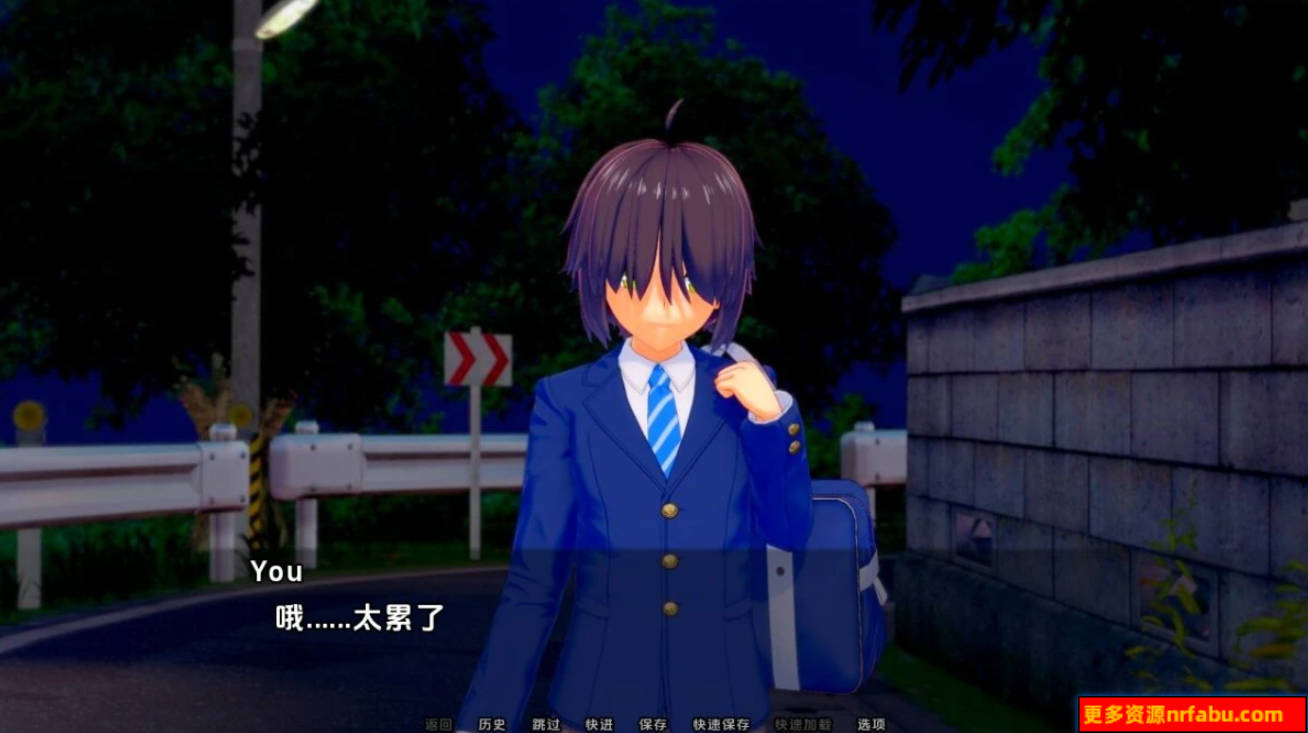Click 快速保存 (Quick Save)
The height and width of the screenshot is (733, 1308).
click(x=721, y=724)
